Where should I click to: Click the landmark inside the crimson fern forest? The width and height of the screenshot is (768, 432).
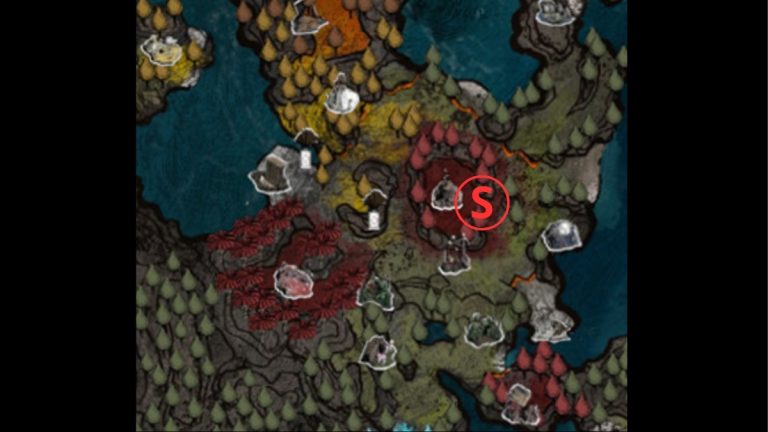[293, 281]
